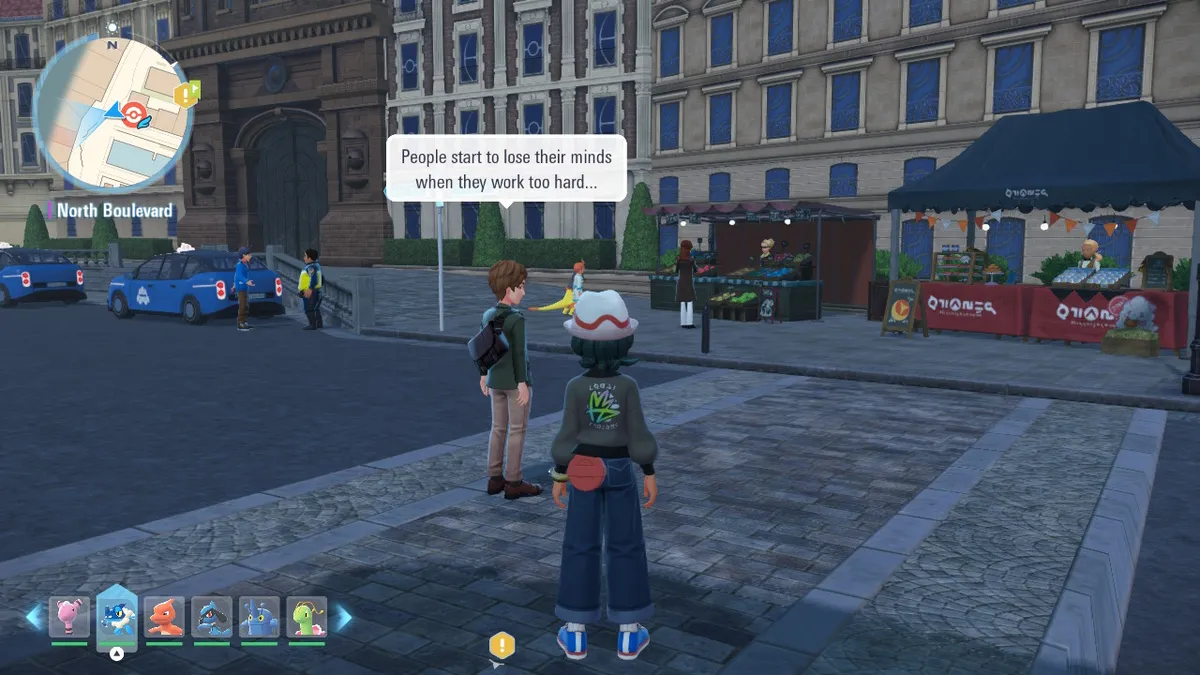Screen dimensions: 1200x675
Task: Pick the Riolu party slot
Action: (212, 617)
